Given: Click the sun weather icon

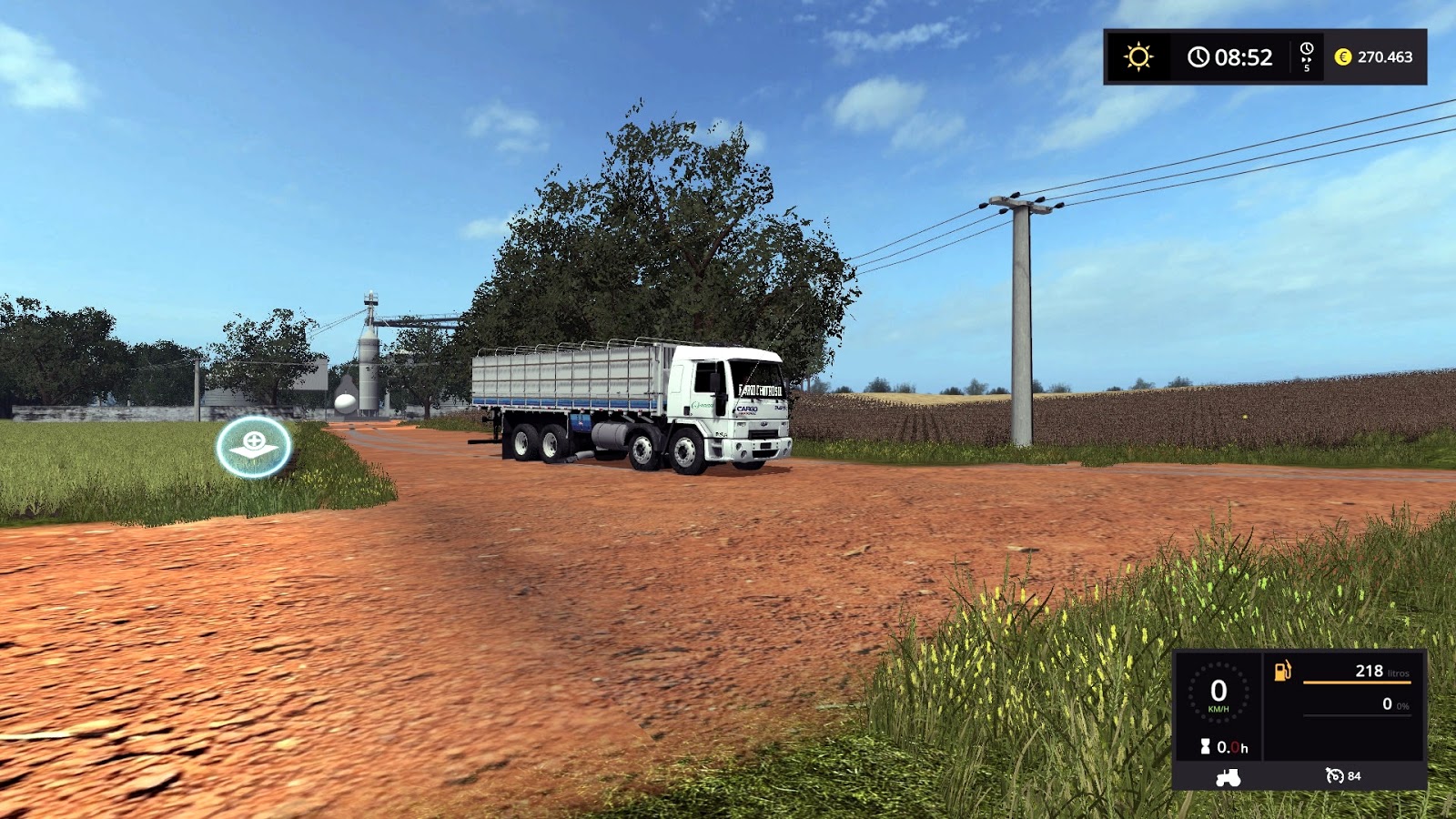Looking at the screenshot, I should 1139,55.
